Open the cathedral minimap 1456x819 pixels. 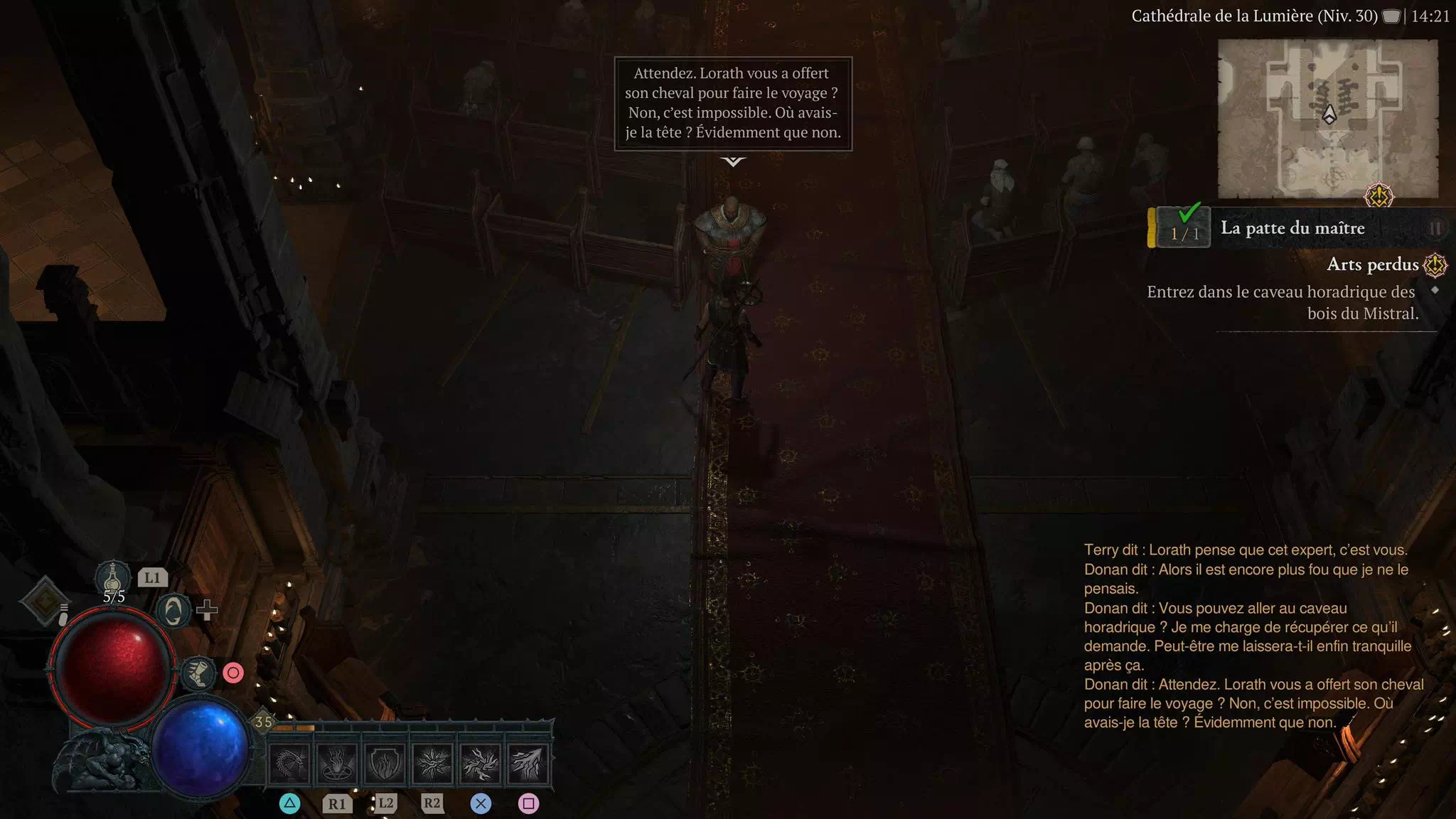[x=1327, y=118]
